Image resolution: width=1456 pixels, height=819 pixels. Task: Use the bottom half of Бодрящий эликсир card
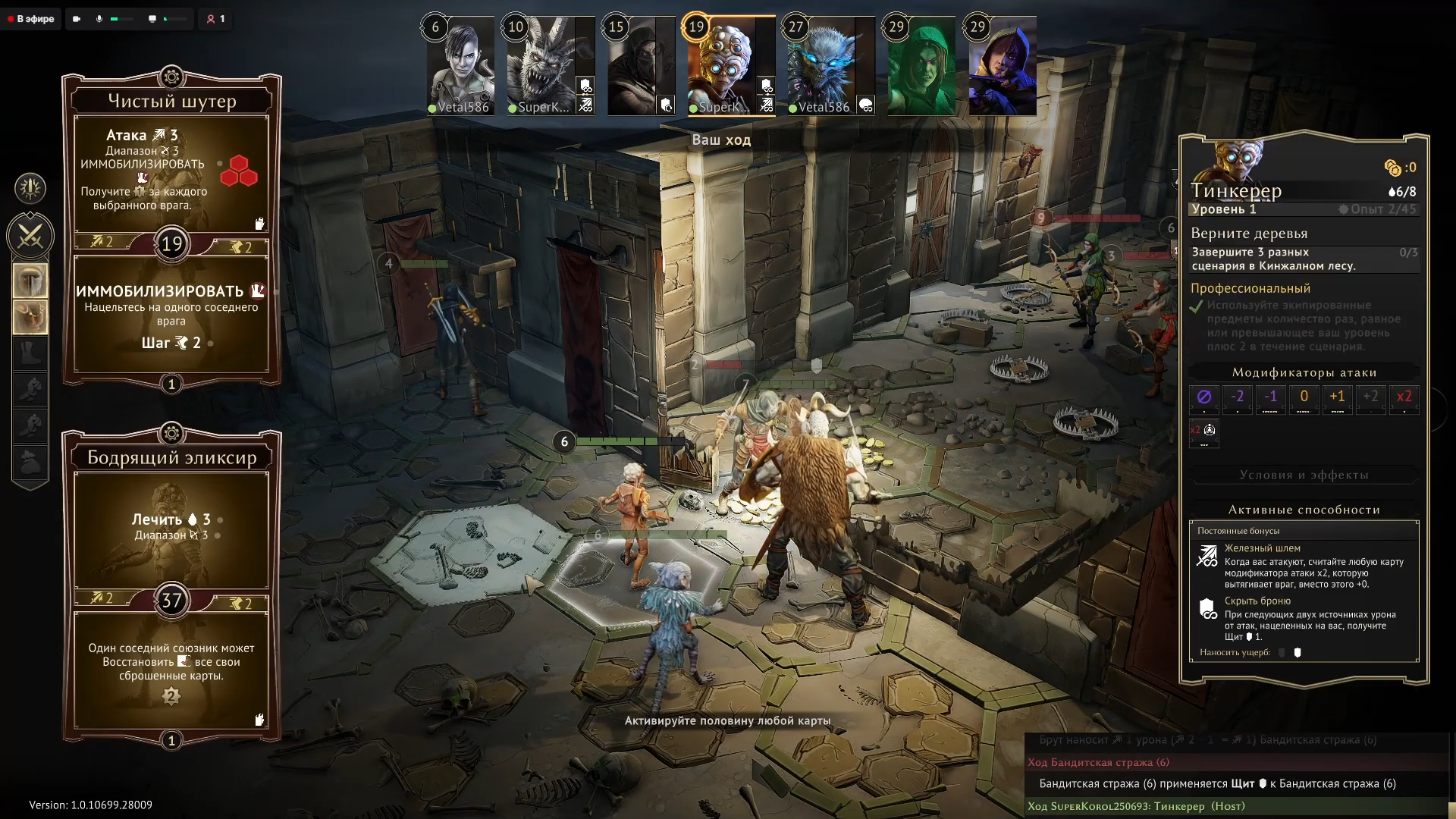[171, 667]
